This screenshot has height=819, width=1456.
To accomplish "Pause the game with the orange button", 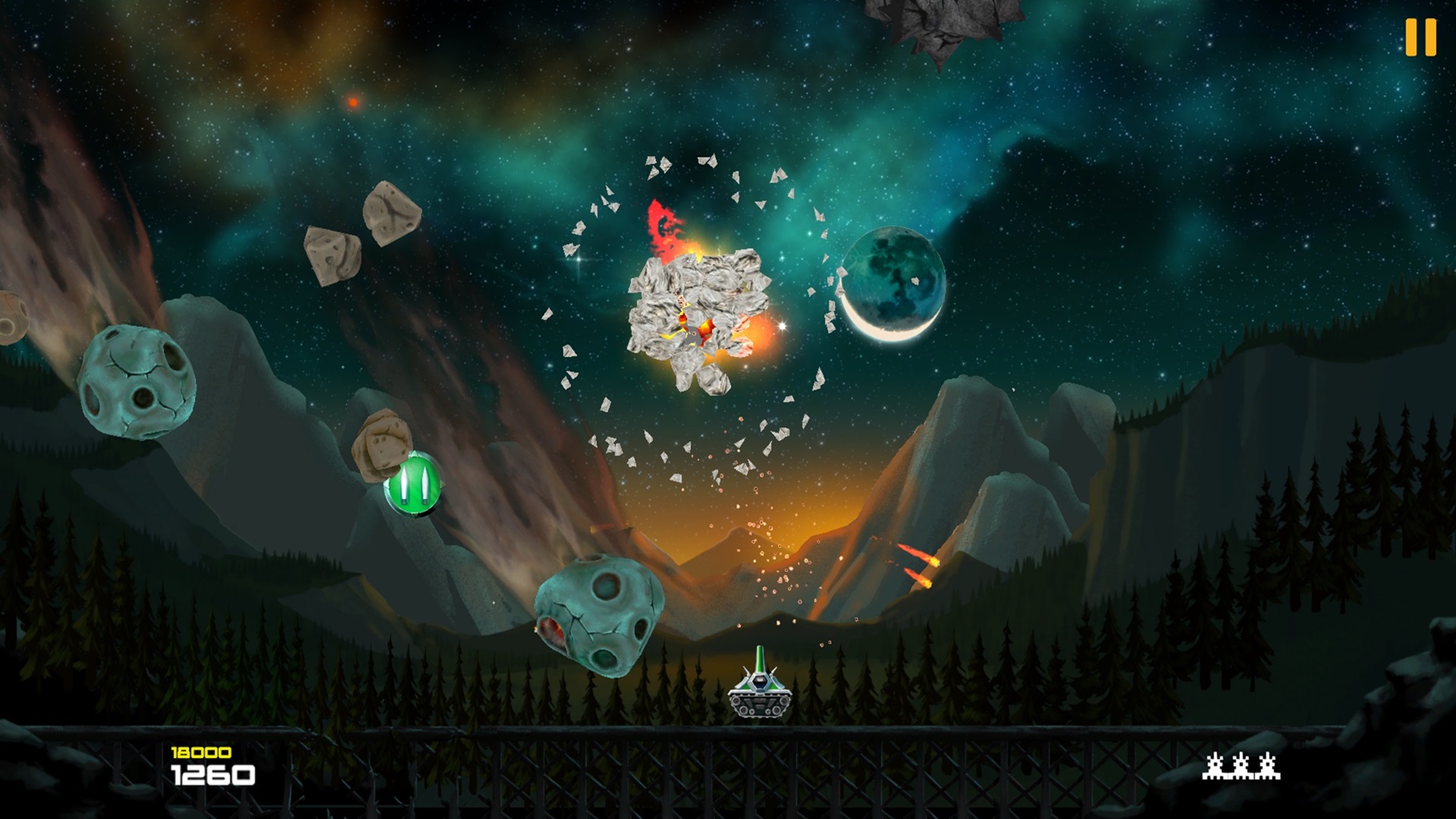I will (x=1420, y=37).
